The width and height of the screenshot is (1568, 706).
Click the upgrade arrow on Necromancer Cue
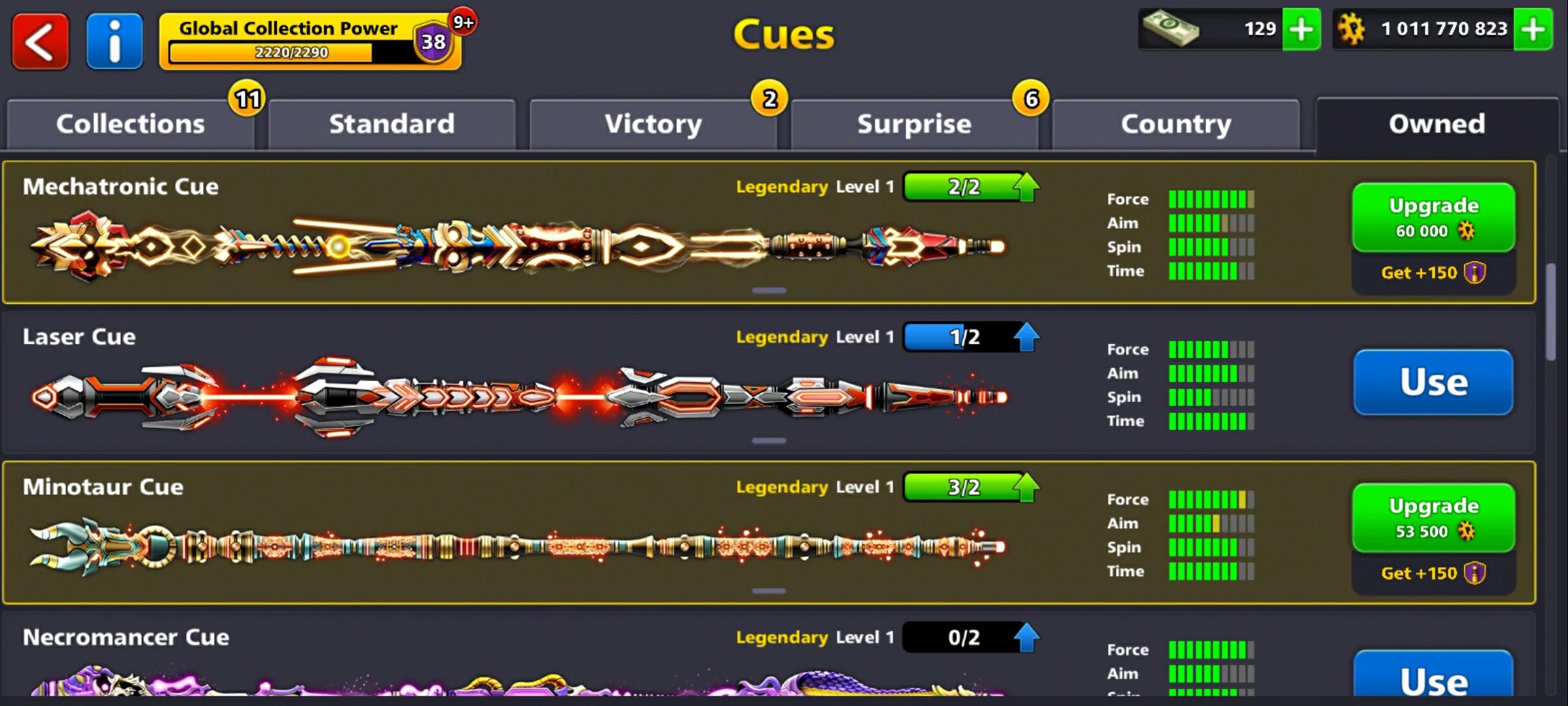point(1027,636)
